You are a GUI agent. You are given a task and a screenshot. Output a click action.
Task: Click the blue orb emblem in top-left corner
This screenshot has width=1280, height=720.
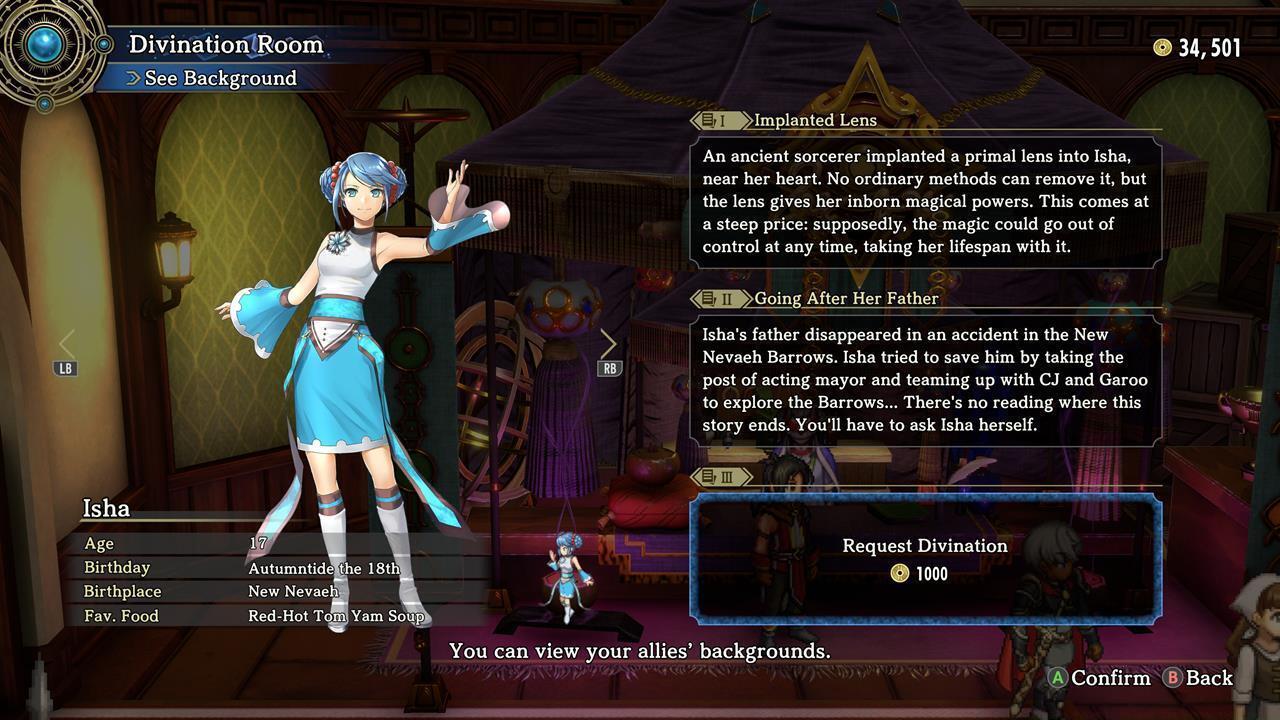pyautogui.click(x=45, y=45)
